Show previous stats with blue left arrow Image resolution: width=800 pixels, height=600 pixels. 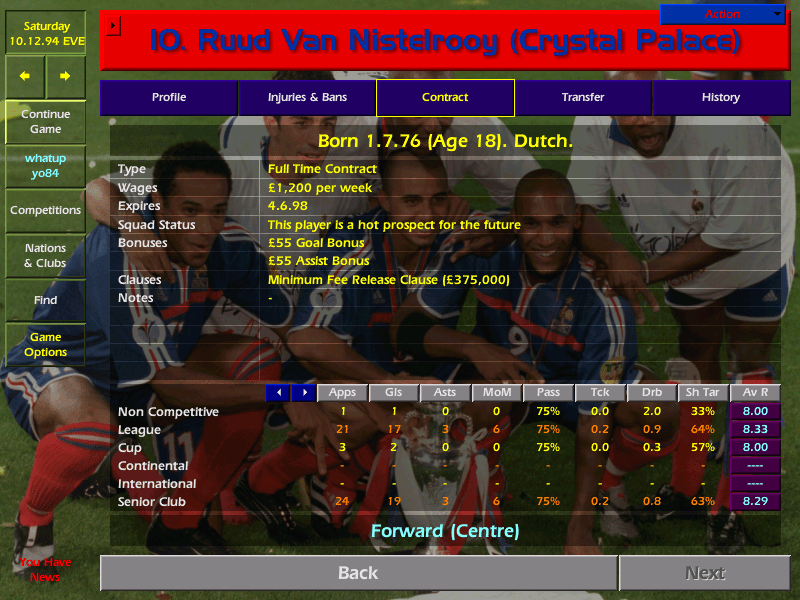278,393
